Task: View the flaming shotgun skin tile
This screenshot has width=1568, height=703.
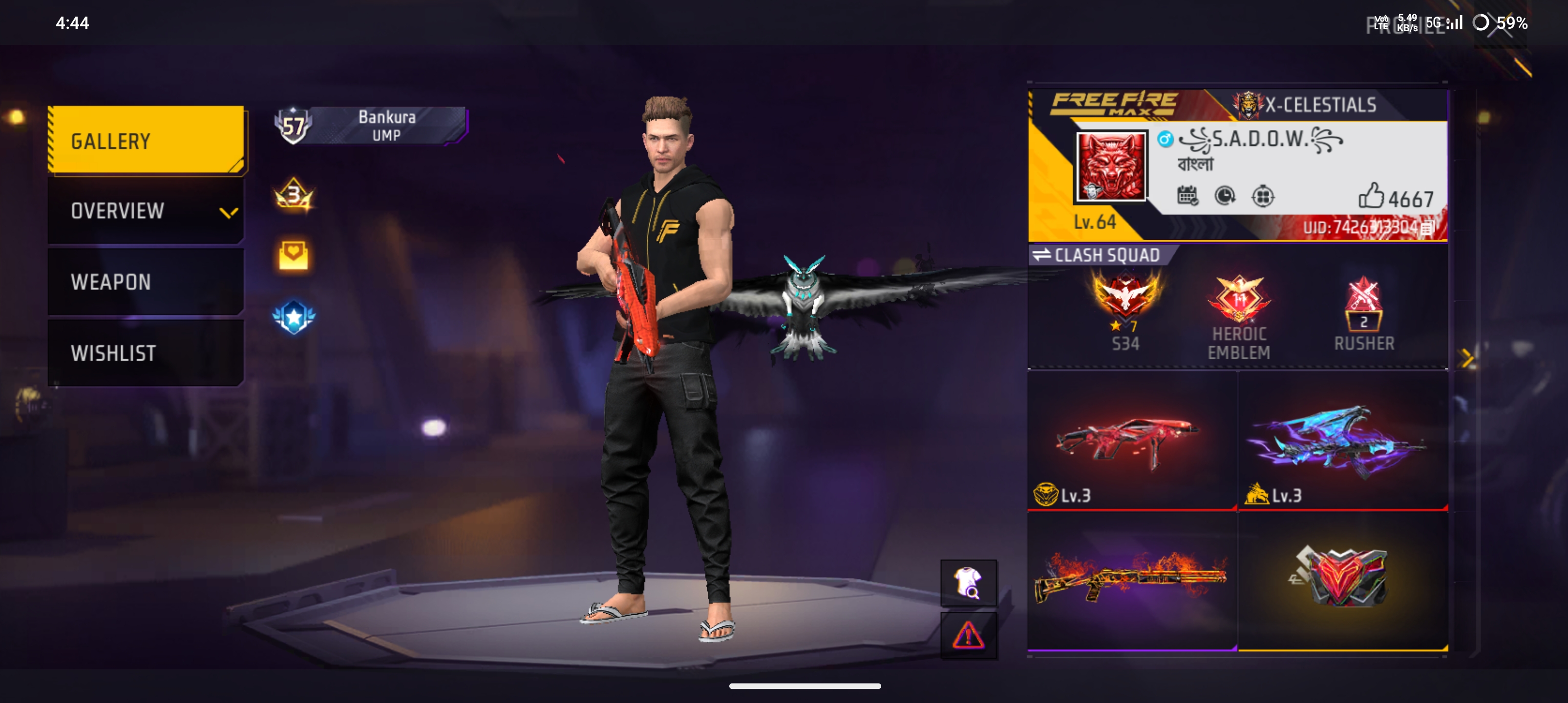Action: click(x=1132, y=580)
